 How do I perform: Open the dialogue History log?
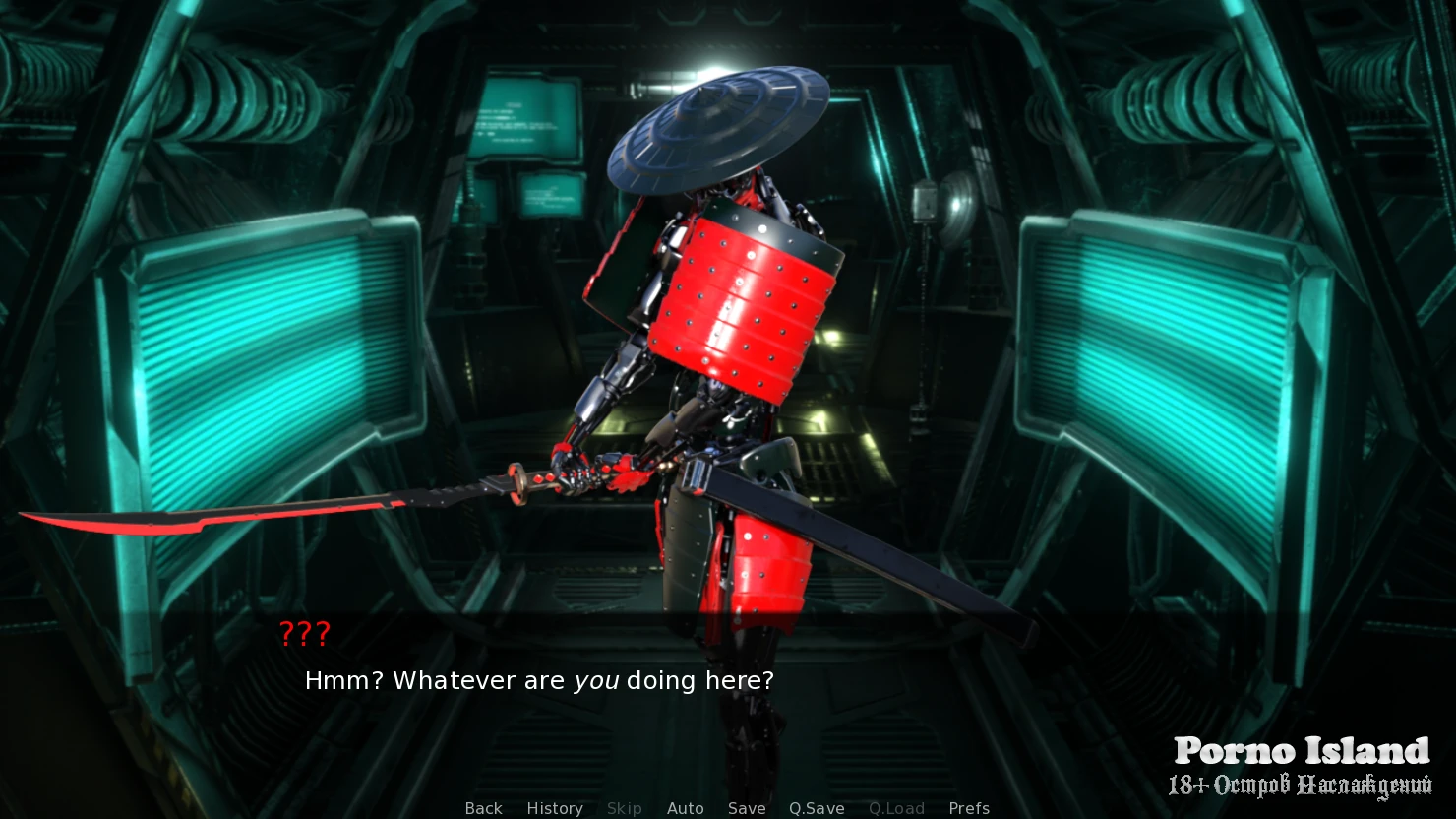point(555,808)
